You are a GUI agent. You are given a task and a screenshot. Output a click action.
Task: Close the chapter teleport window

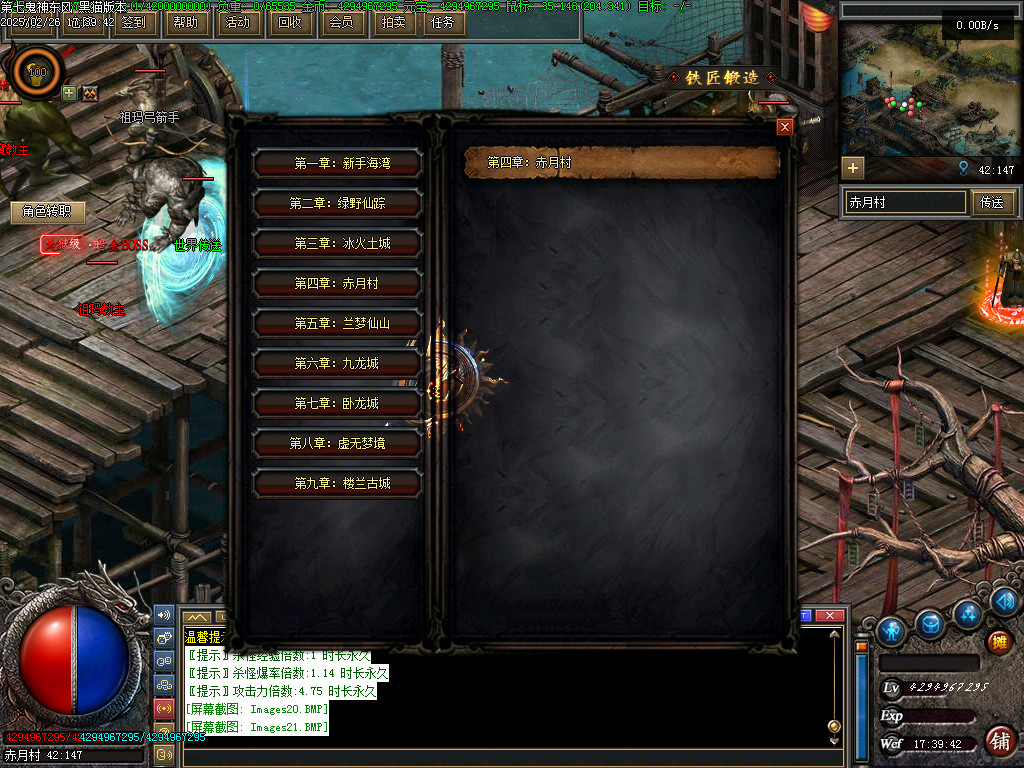coord(785,127)
